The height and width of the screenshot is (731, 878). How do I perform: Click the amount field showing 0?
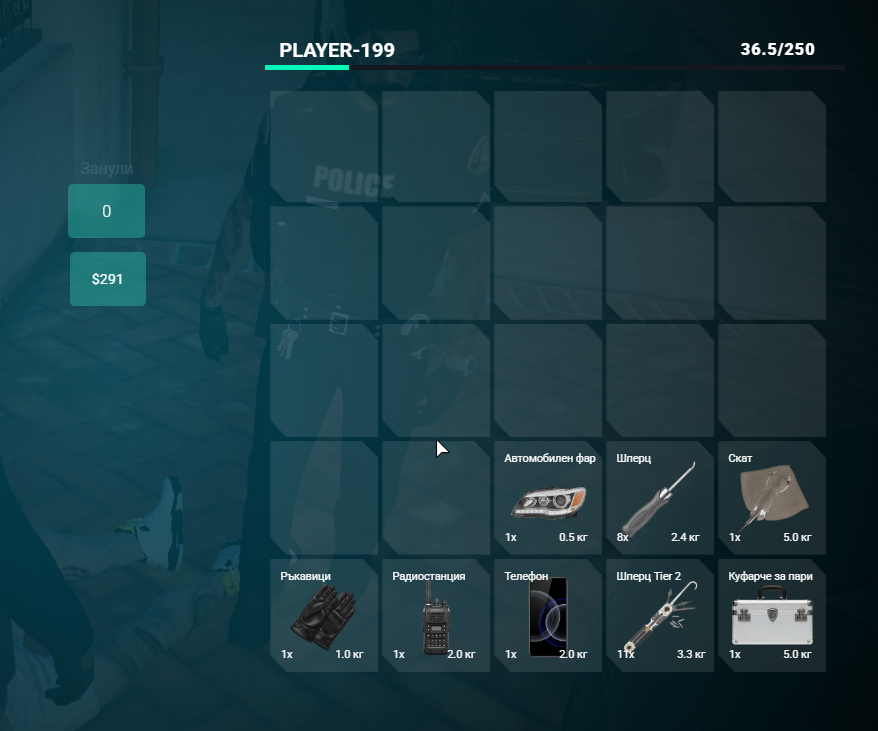pos(107,211)
